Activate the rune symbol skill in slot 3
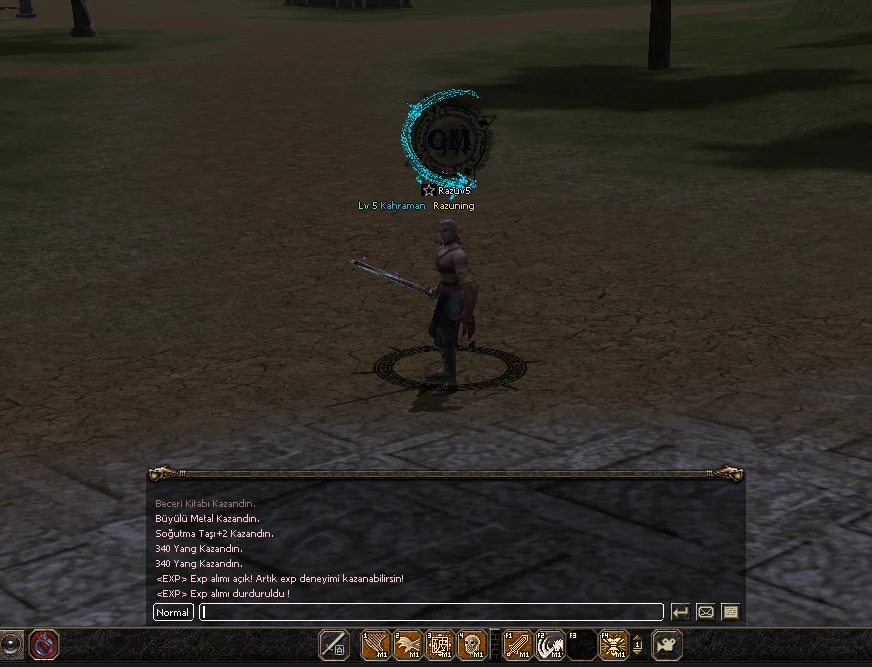 point(440,645)
